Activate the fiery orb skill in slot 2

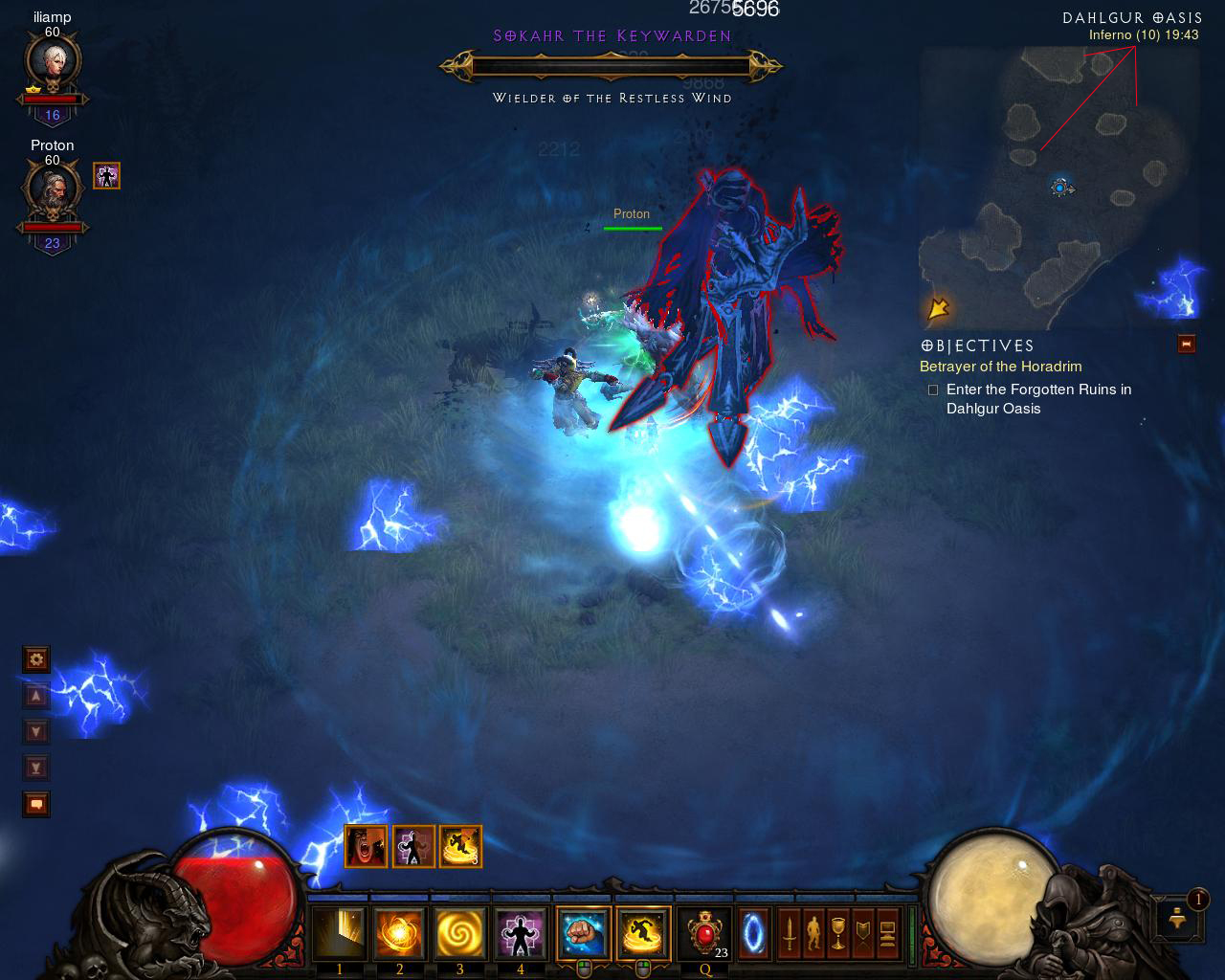tap(400, 933)
